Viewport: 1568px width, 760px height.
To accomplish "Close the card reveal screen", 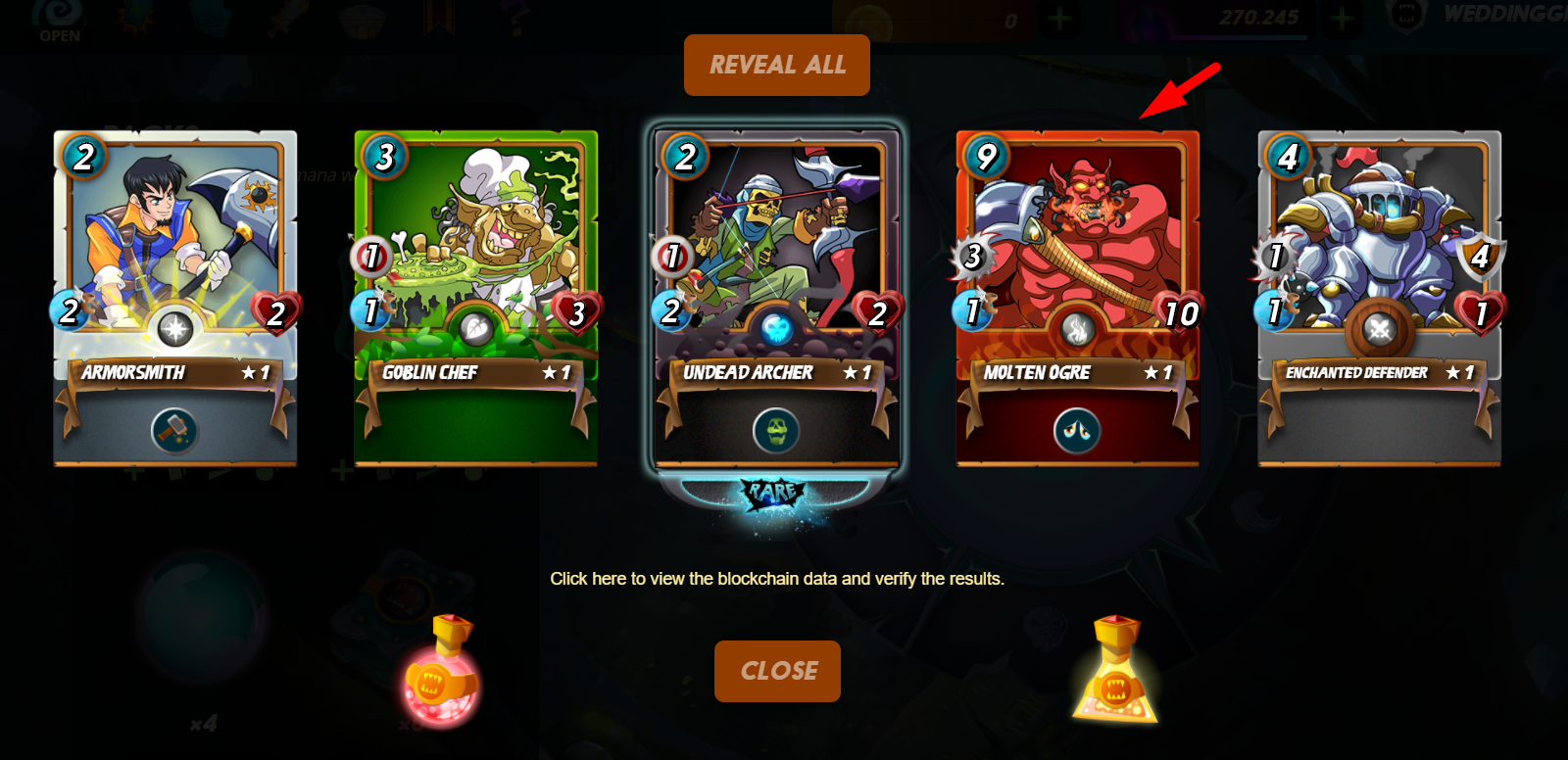I will pyautogui.click(x=777, y=671).
